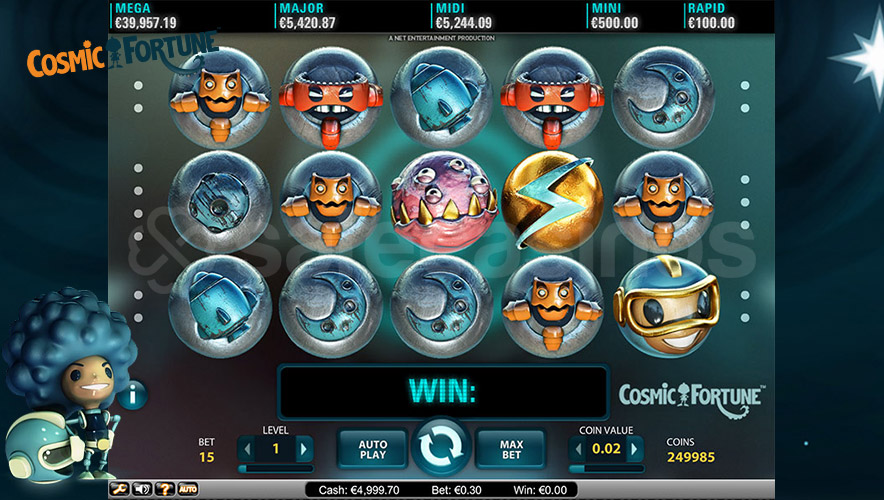
Task: Raise the coin value
Action: pyautogui.click(x=635, y=449)
